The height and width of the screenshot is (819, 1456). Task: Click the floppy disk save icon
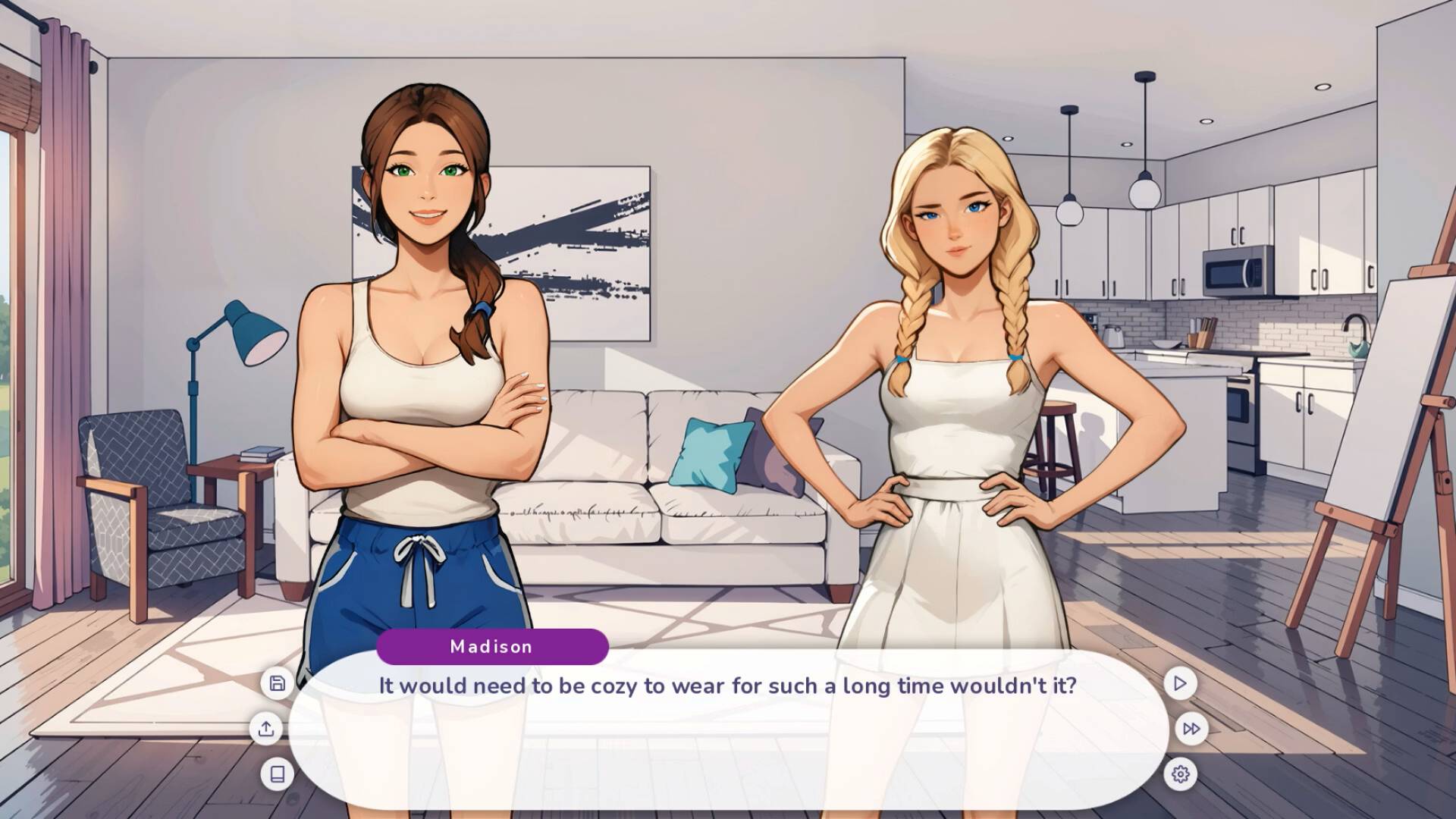(x=278, y=683)
